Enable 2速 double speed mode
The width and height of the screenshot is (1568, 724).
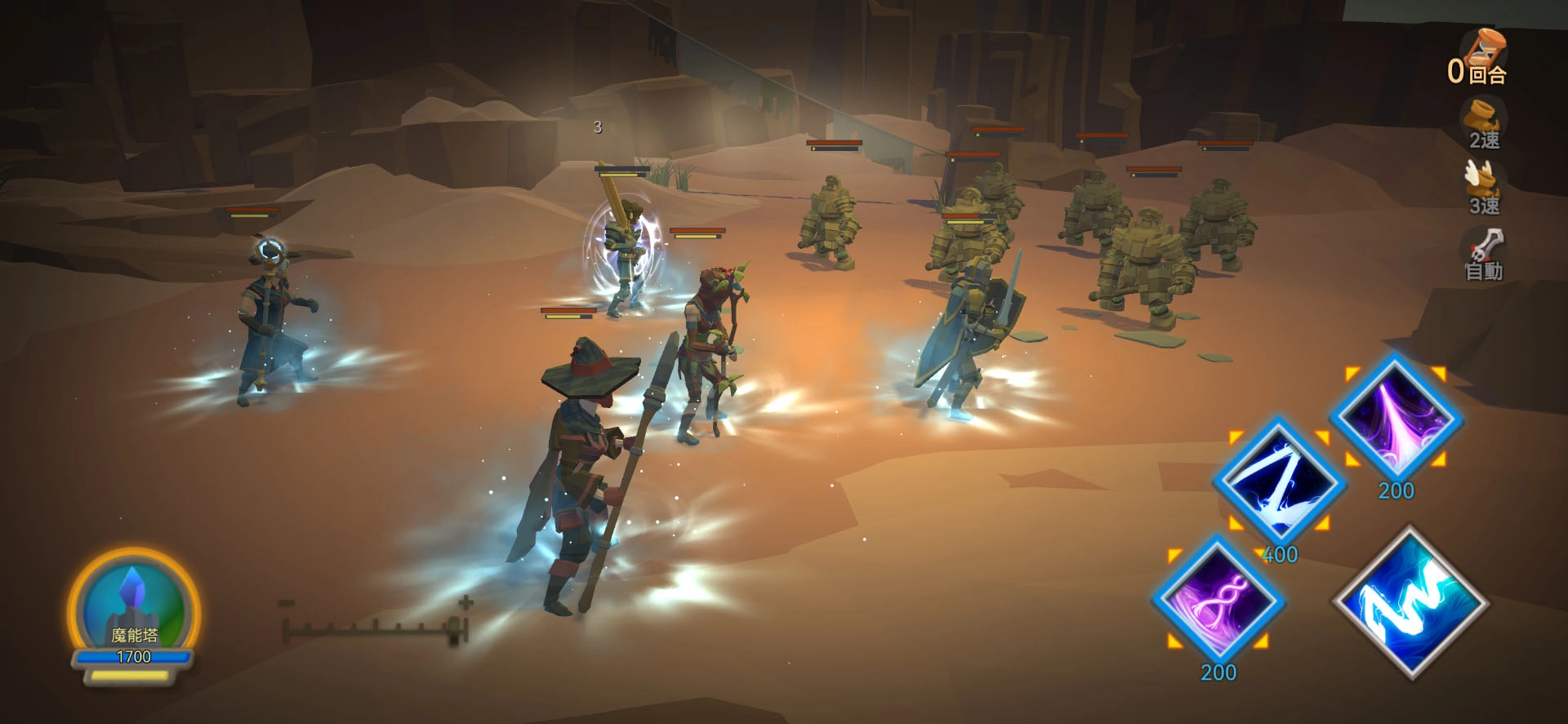1483,124
